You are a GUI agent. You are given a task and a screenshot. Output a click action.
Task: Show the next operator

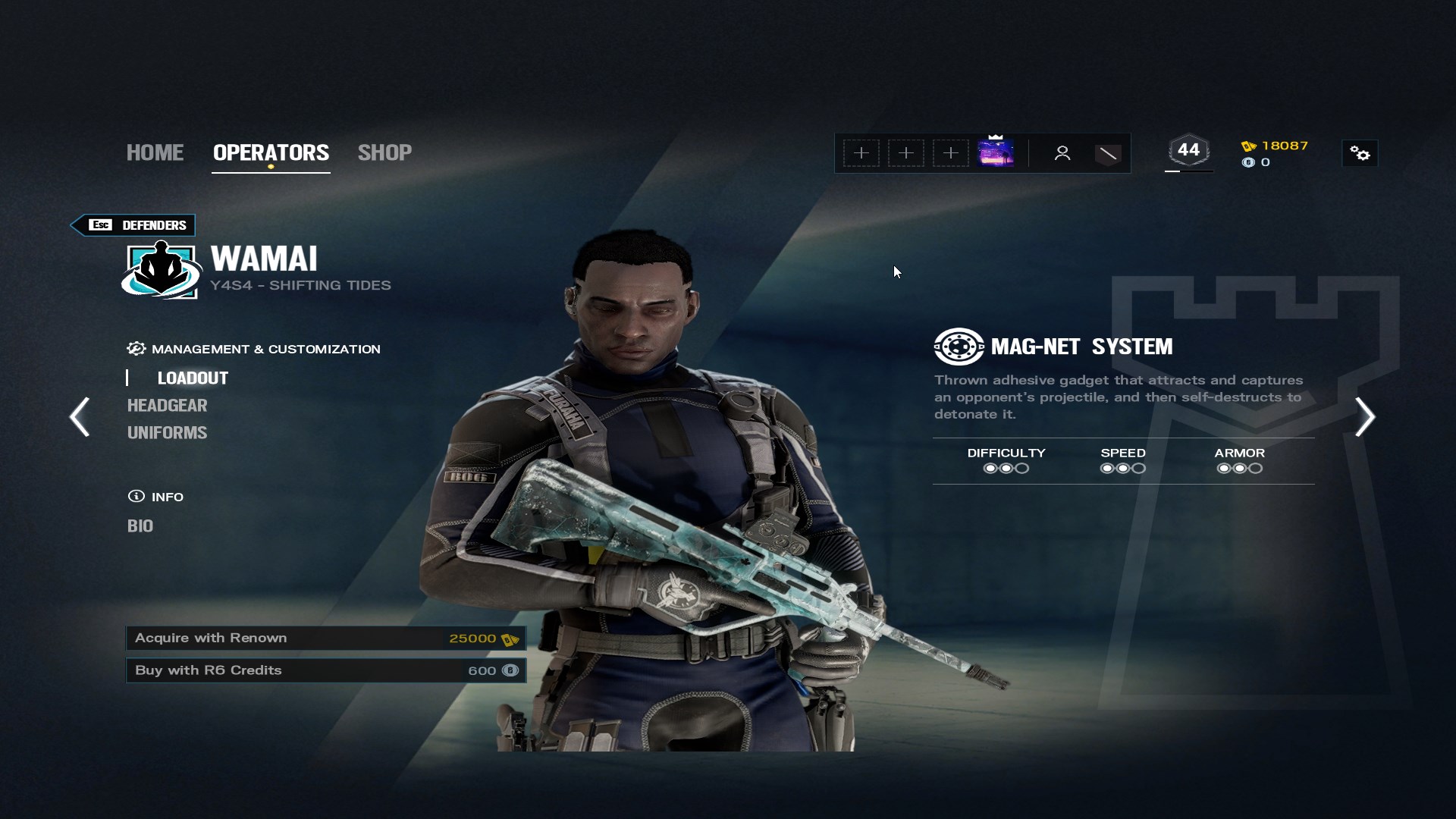[x=1365, y=416]
